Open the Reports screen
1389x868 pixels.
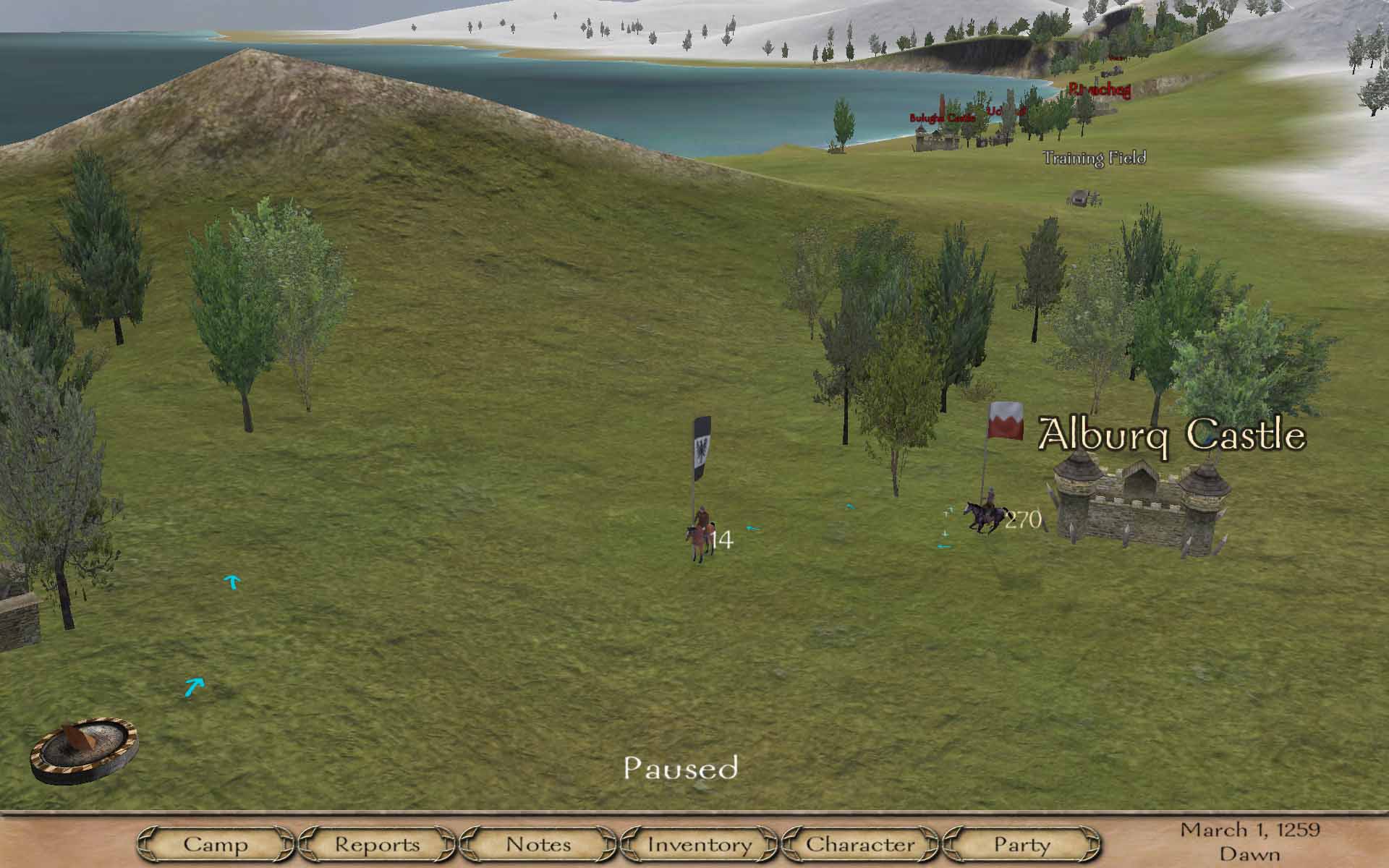(377, 844)
